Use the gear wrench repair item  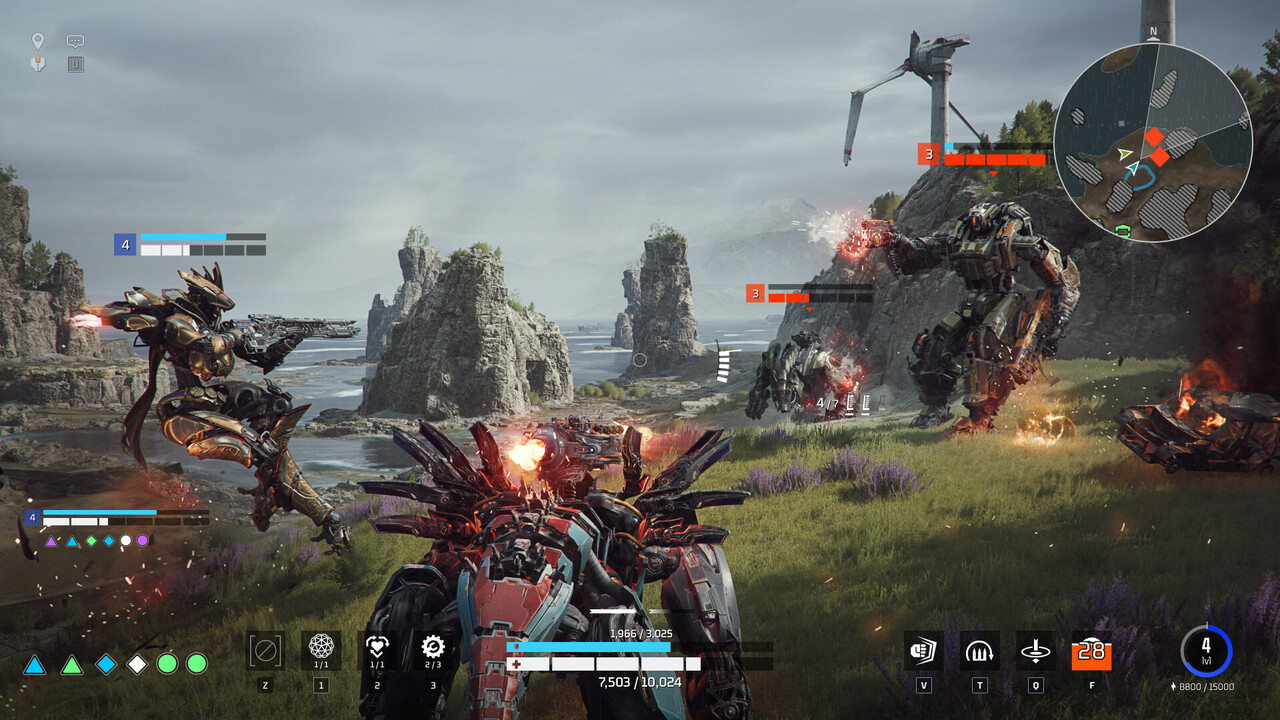(432, 648)
